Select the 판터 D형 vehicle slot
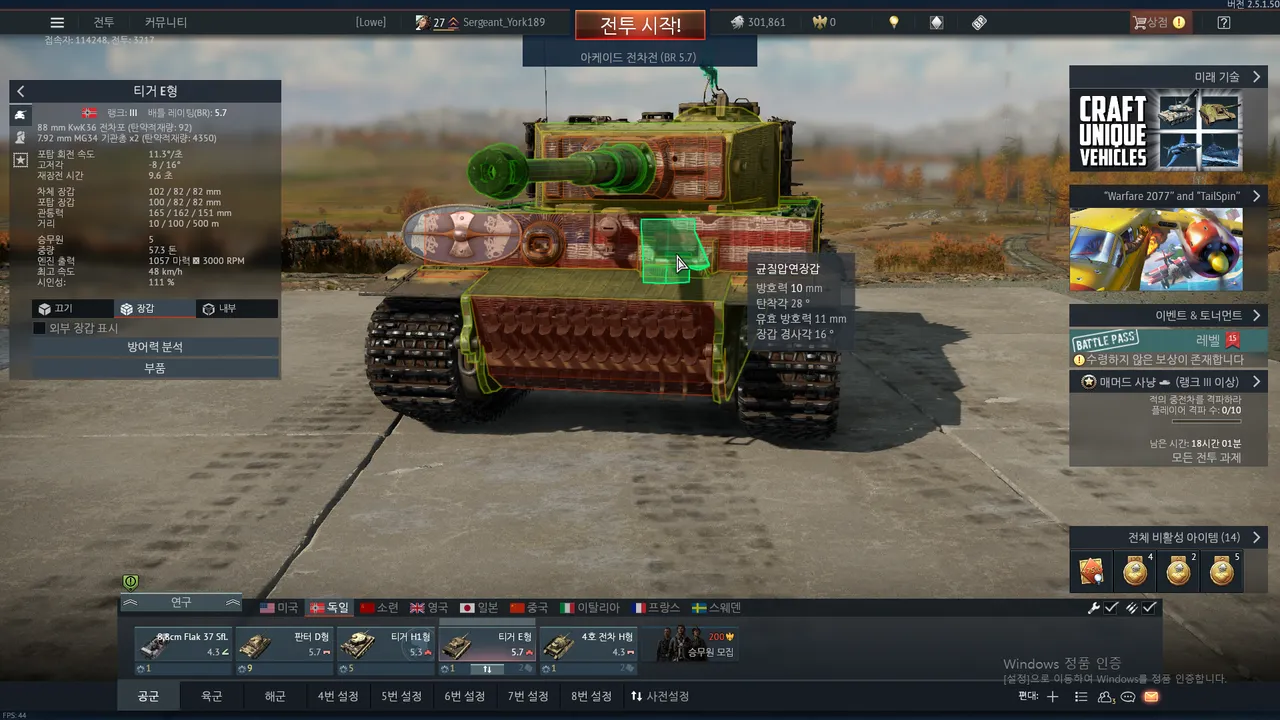The height and width of the screenshot is (720, 1280). 284,645
